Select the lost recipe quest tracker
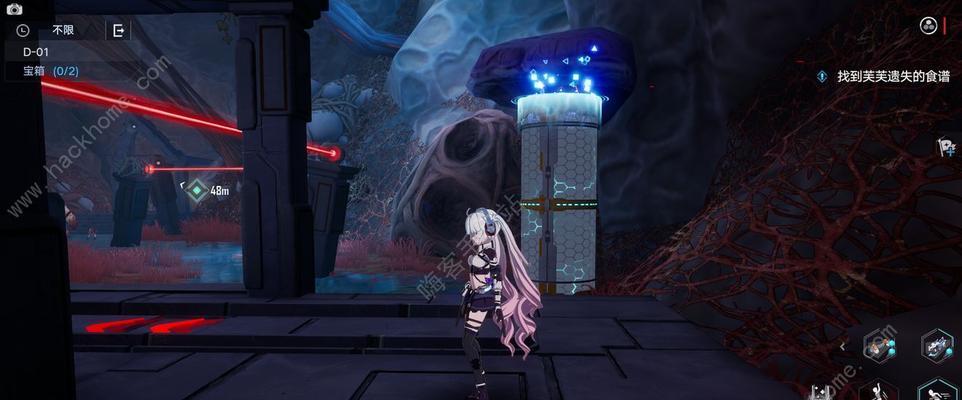This screenshot has height=400, width=962. (880, 76)
